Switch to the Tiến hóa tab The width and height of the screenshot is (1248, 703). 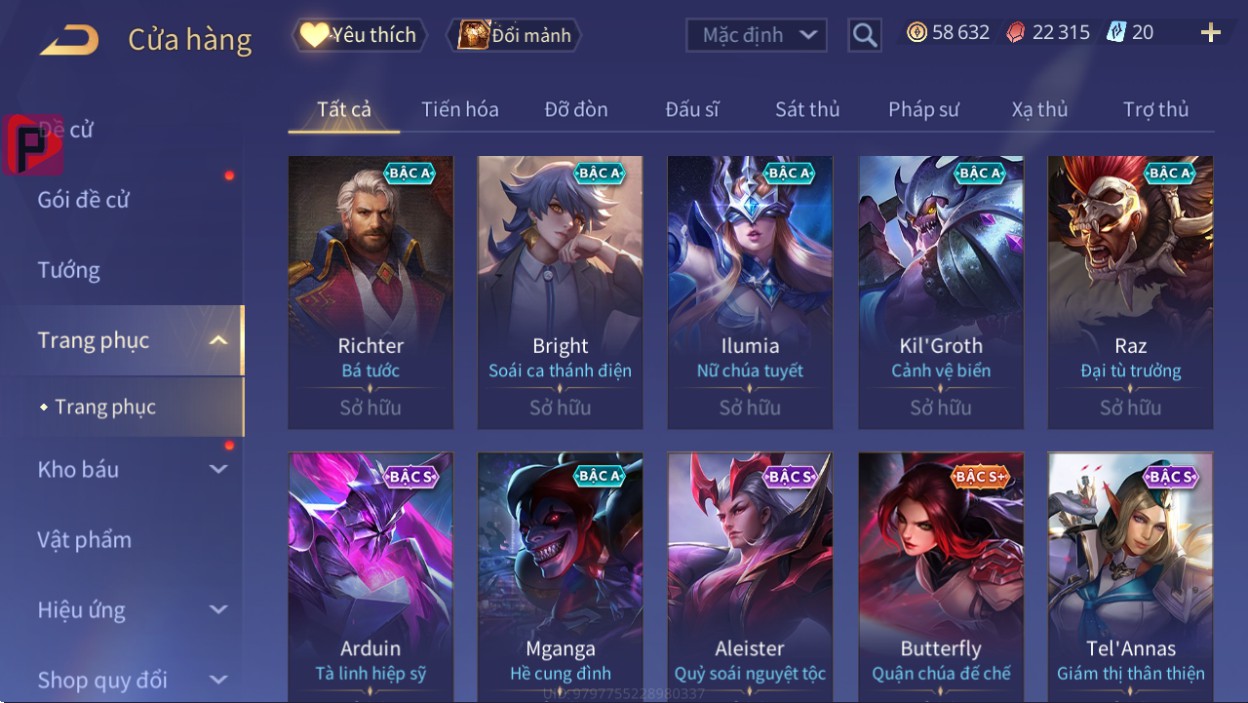point(460,110)
